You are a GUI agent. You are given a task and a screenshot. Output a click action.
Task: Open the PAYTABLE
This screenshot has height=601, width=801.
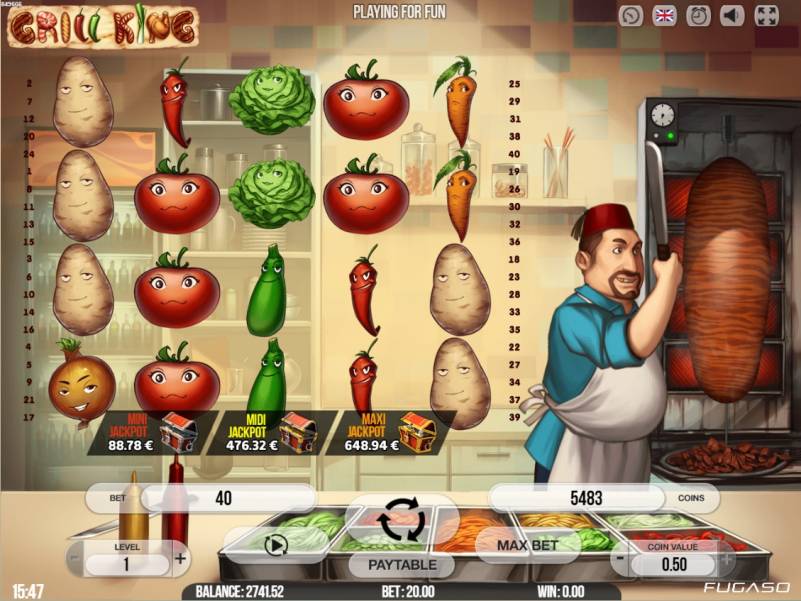coord(405,565)
